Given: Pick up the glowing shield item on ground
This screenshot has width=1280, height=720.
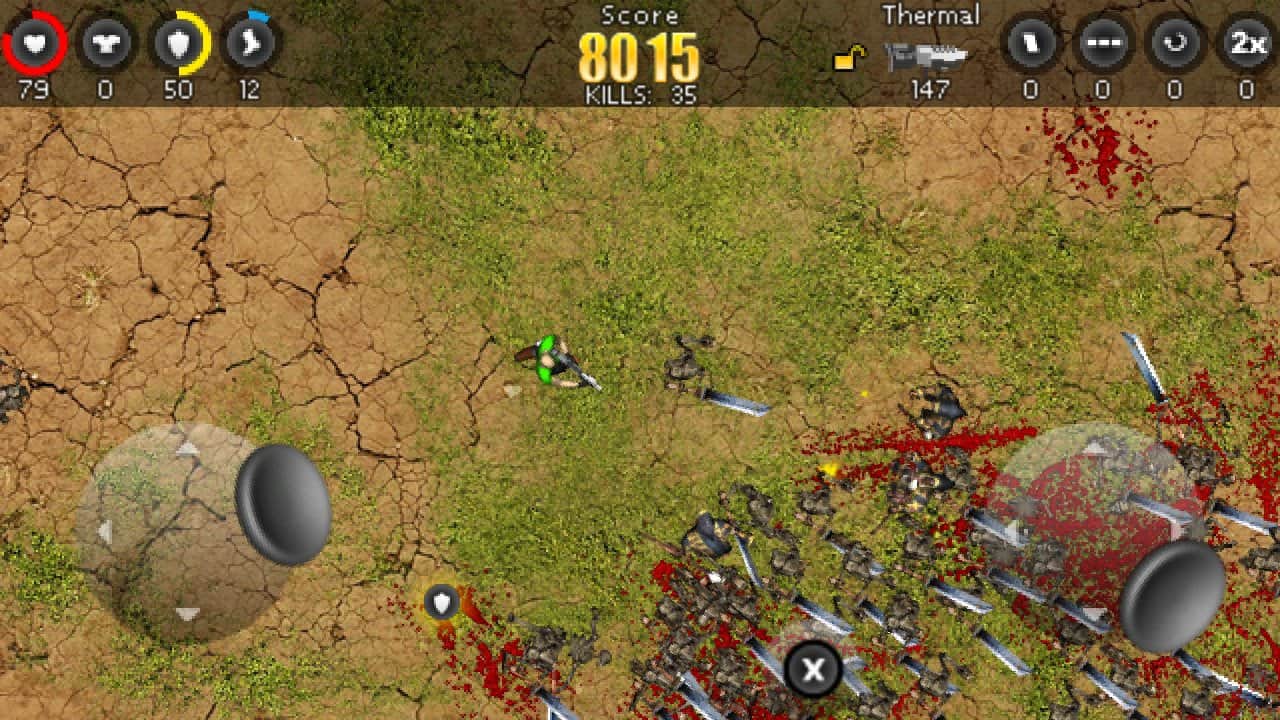Looking at the screenshot, I should click(440, 602).
